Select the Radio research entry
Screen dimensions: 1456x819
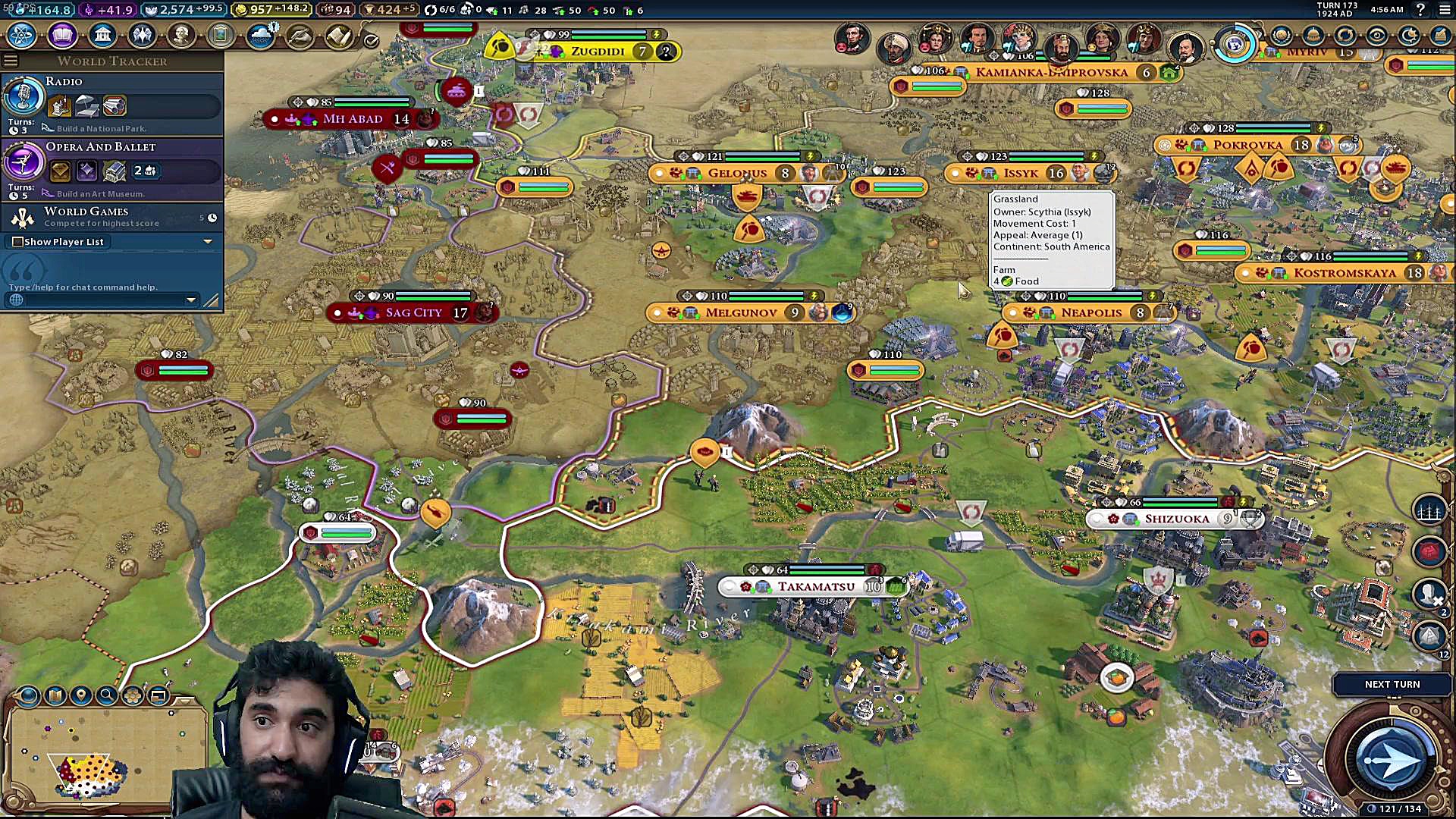[x=112, y=104]
